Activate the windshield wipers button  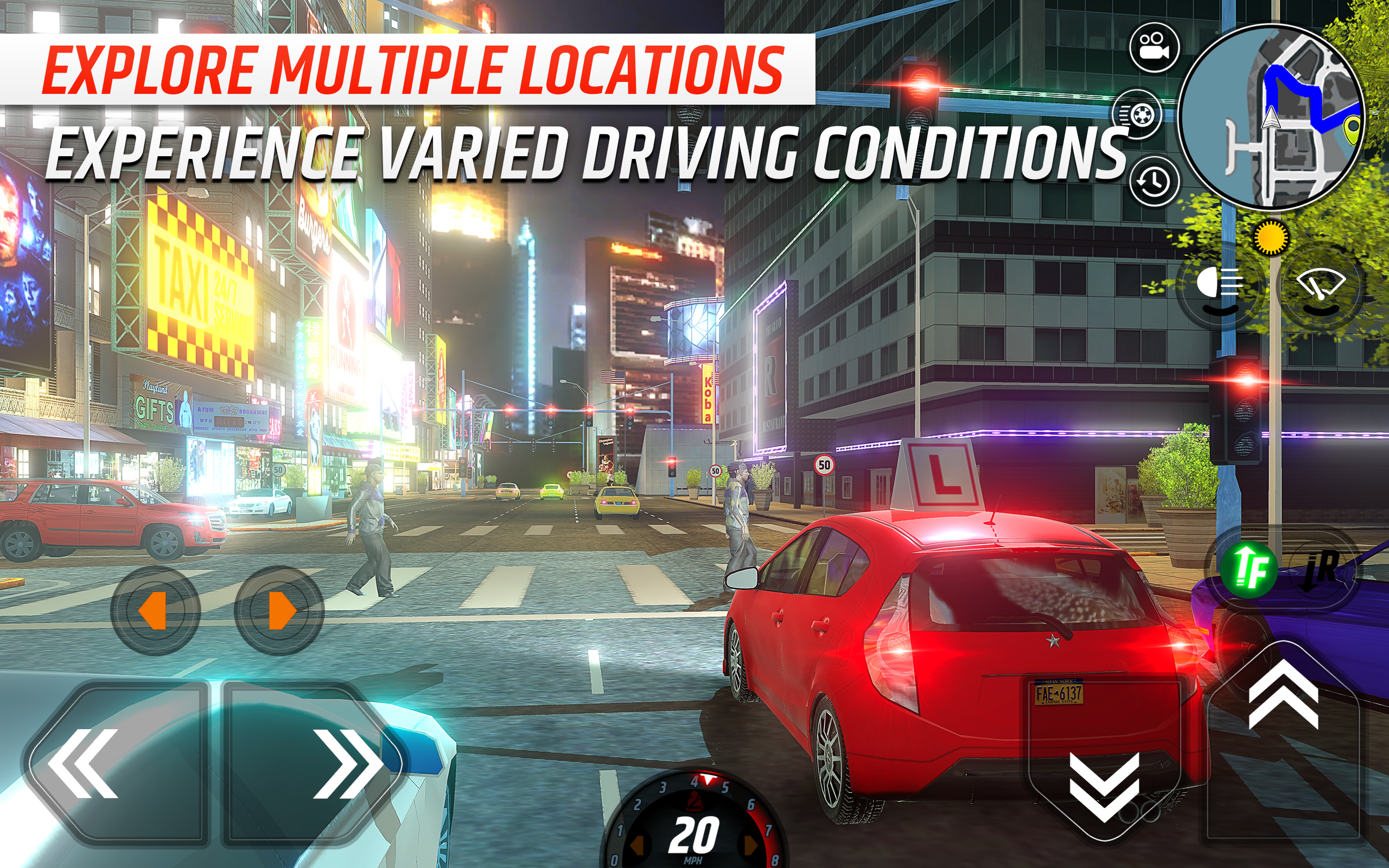click(x=1321, y=285)
